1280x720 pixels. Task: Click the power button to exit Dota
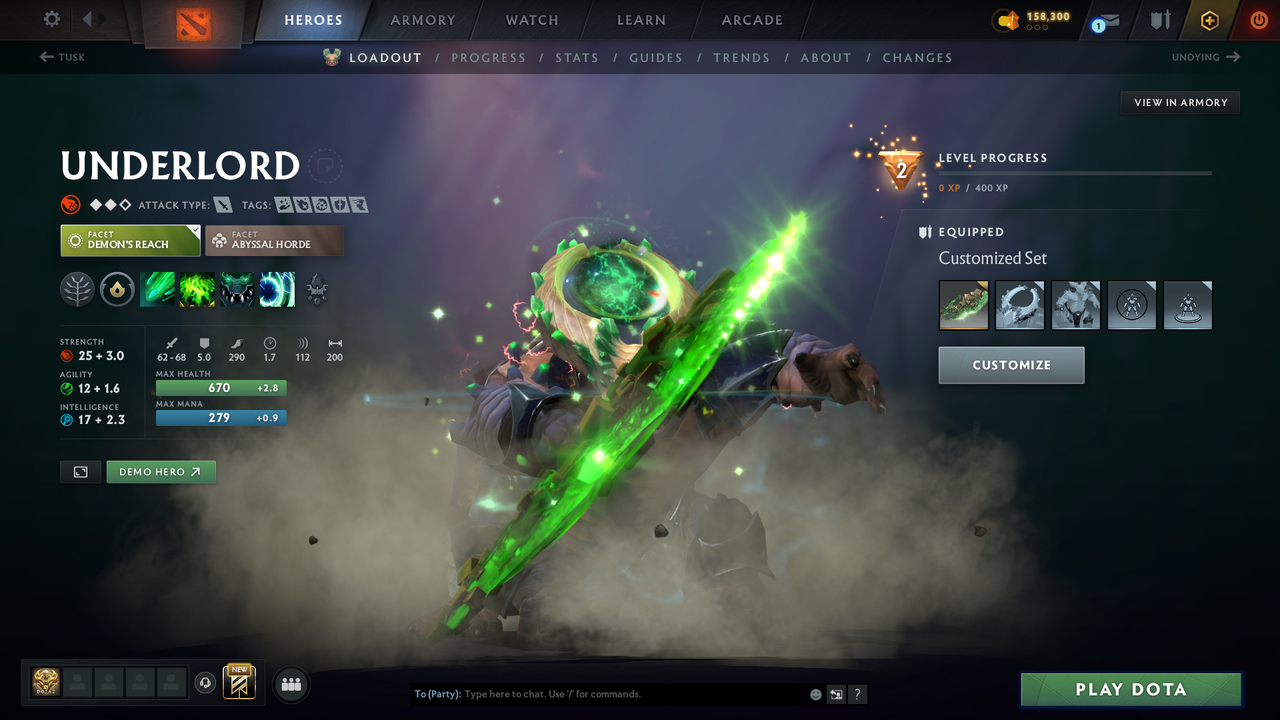1258,19
